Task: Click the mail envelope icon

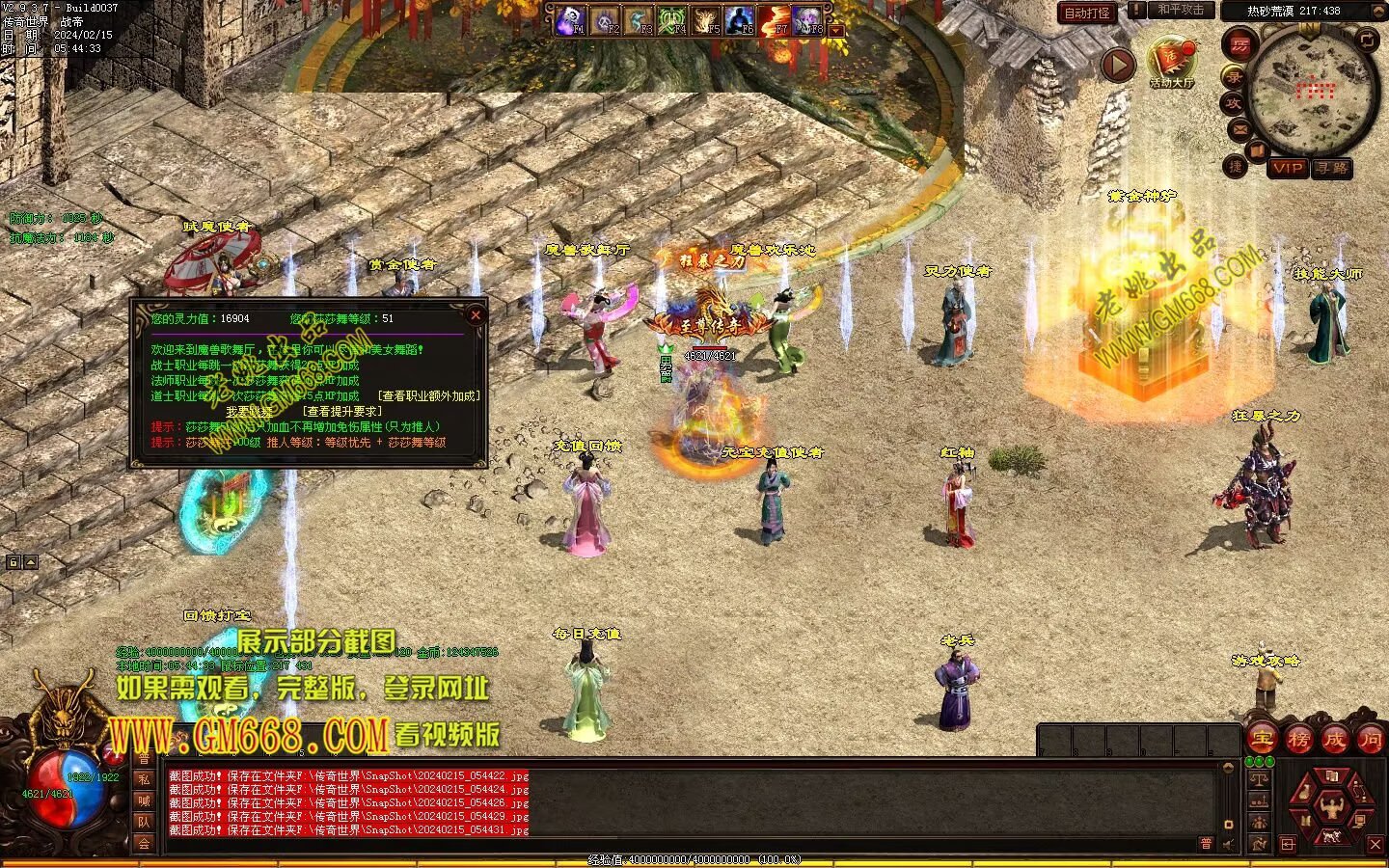Action: (1239, 128)
